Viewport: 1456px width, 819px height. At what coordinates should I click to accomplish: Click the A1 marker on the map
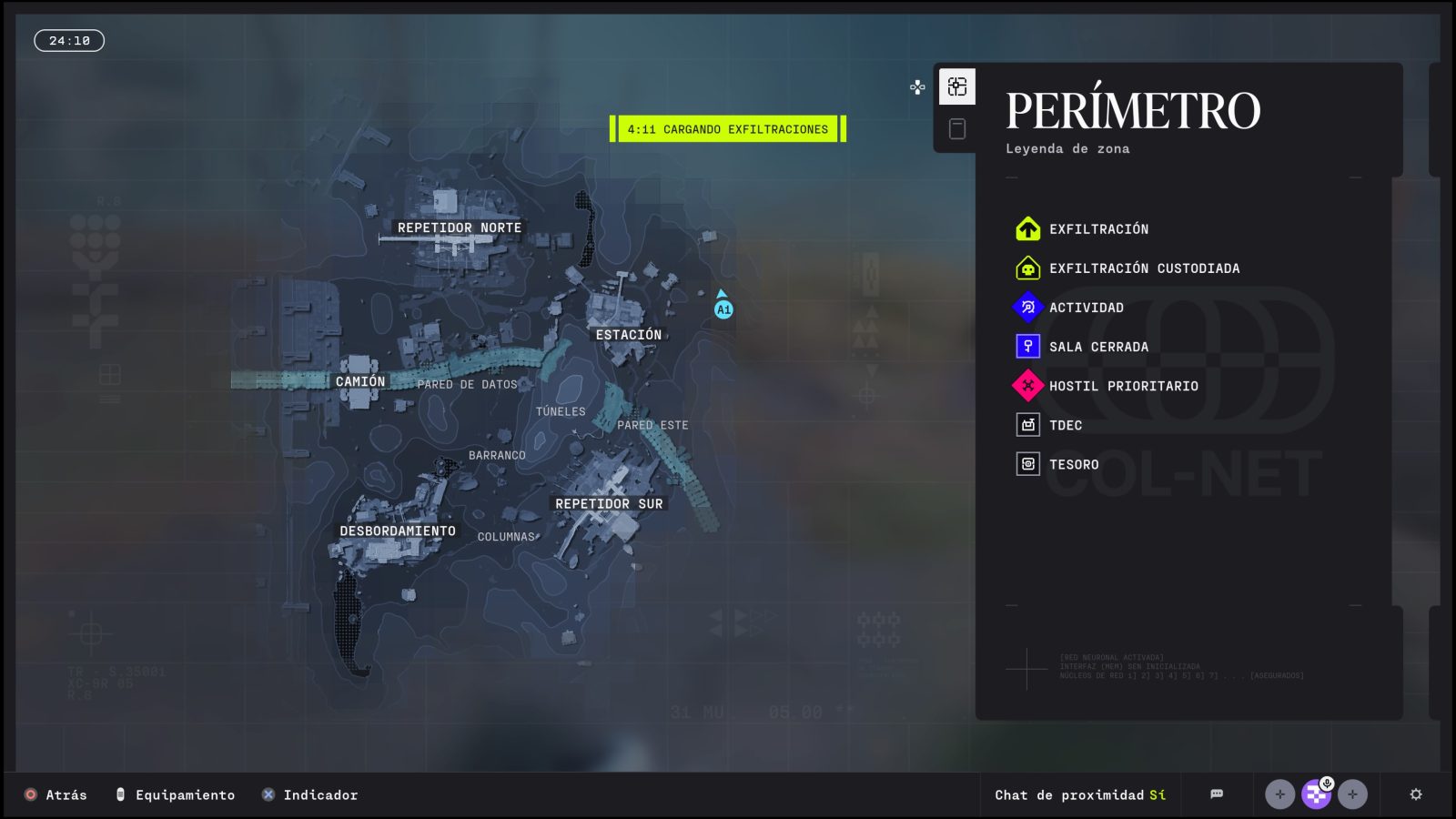click(723, 309)
